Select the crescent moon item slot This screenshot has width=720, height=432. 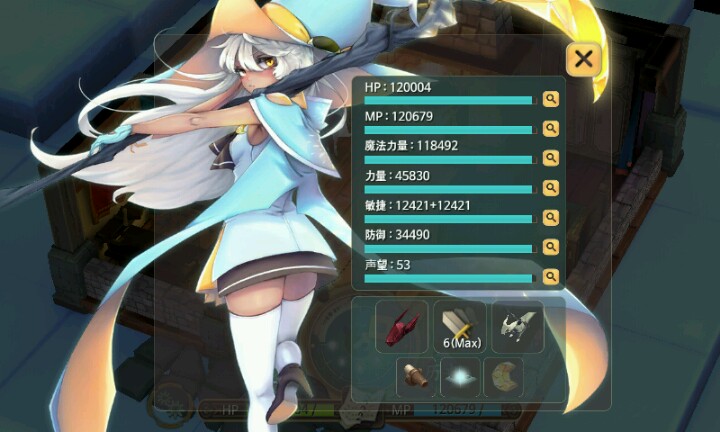coord(504,377)
